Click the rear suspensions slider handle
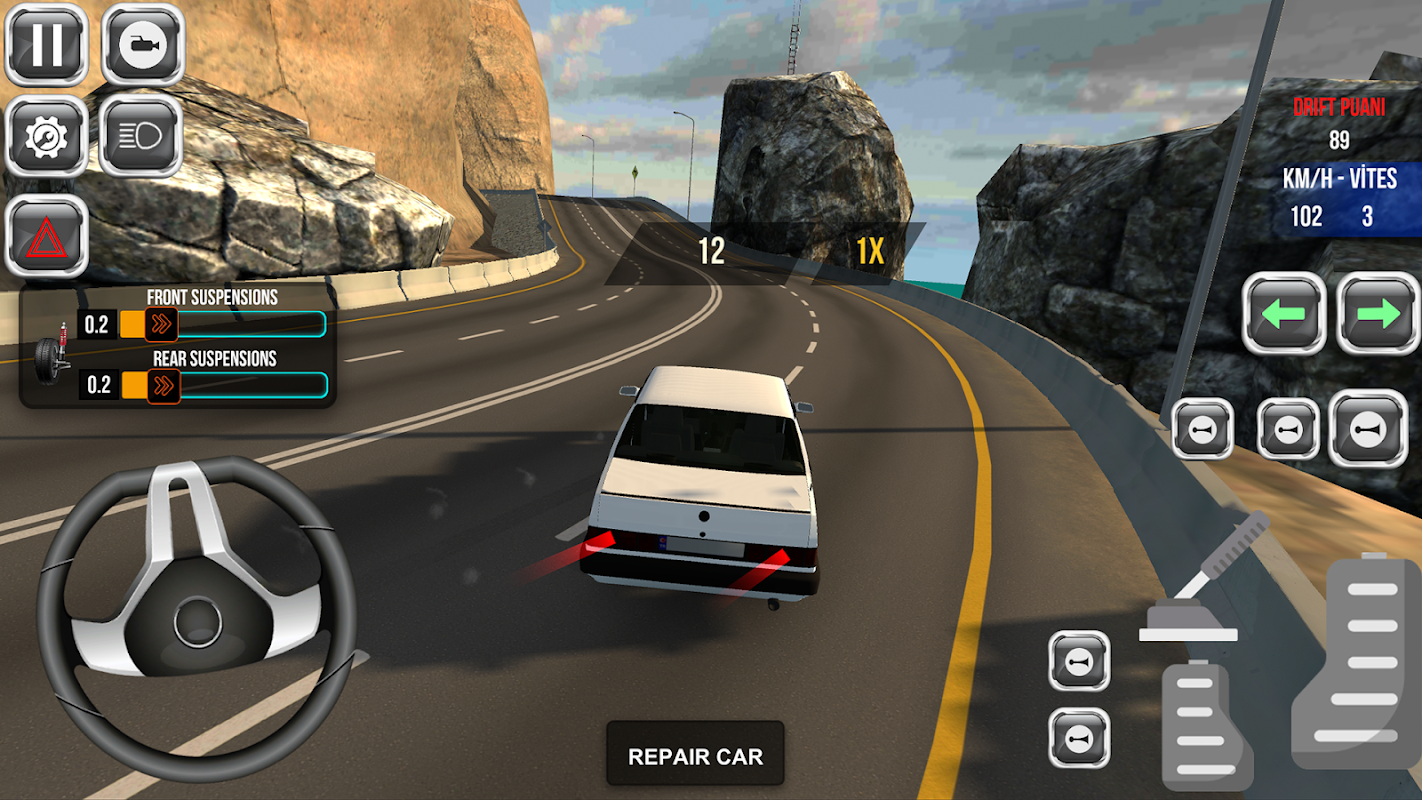 point(163,385)
